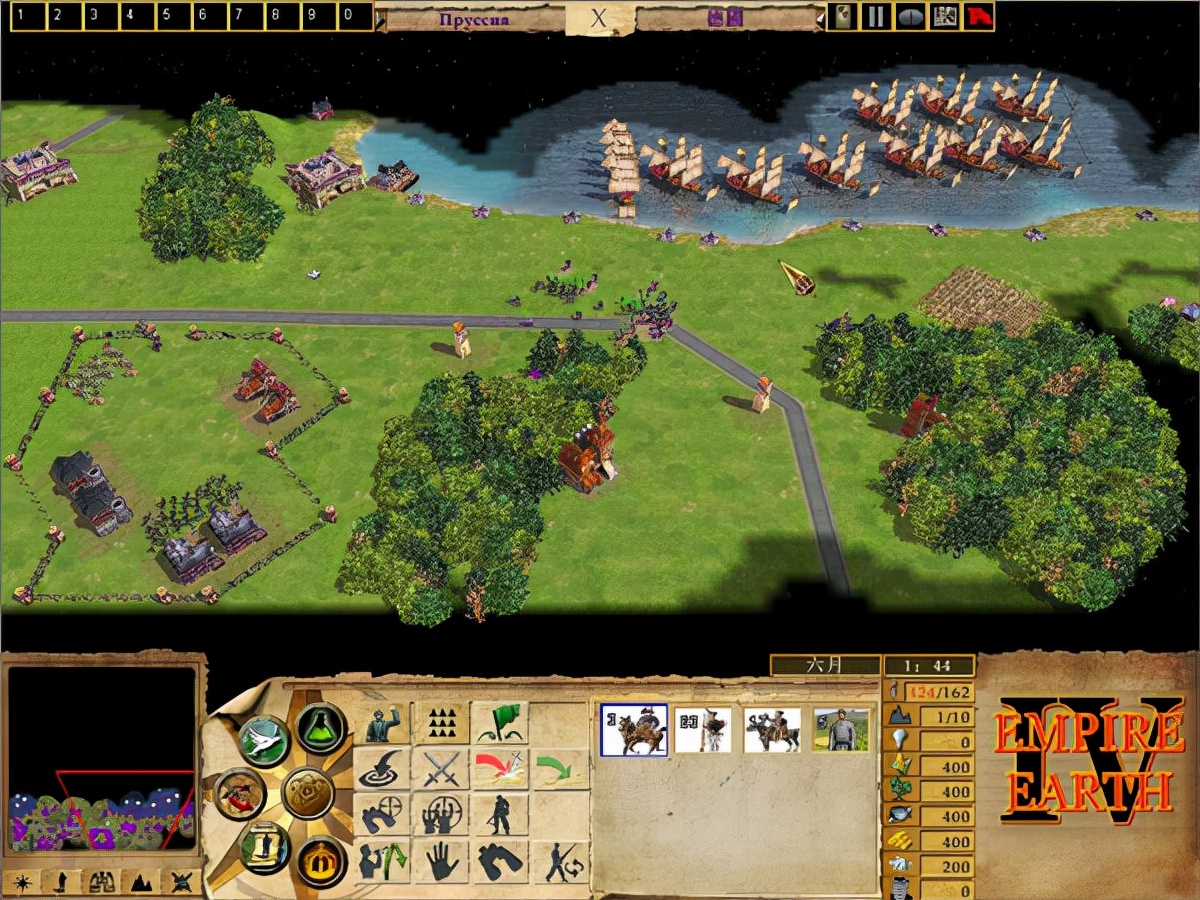Activate the soldier patrol cycle command
Viewport: 1200px width, 900px height.
[559, 860]
